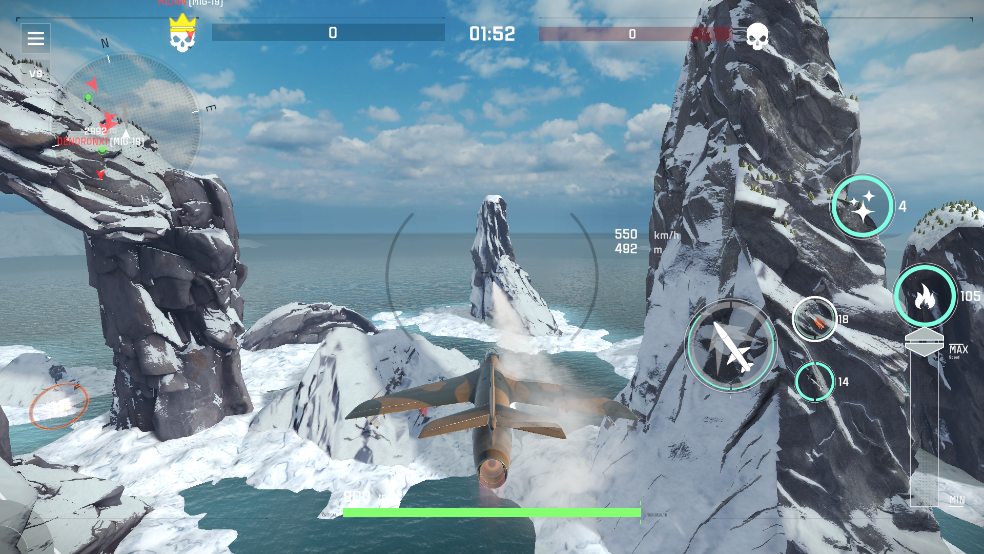The width and height of the screenshot is (984, 554).
Task: Tap the VS scoreboard button
Action: pos(36,73)
